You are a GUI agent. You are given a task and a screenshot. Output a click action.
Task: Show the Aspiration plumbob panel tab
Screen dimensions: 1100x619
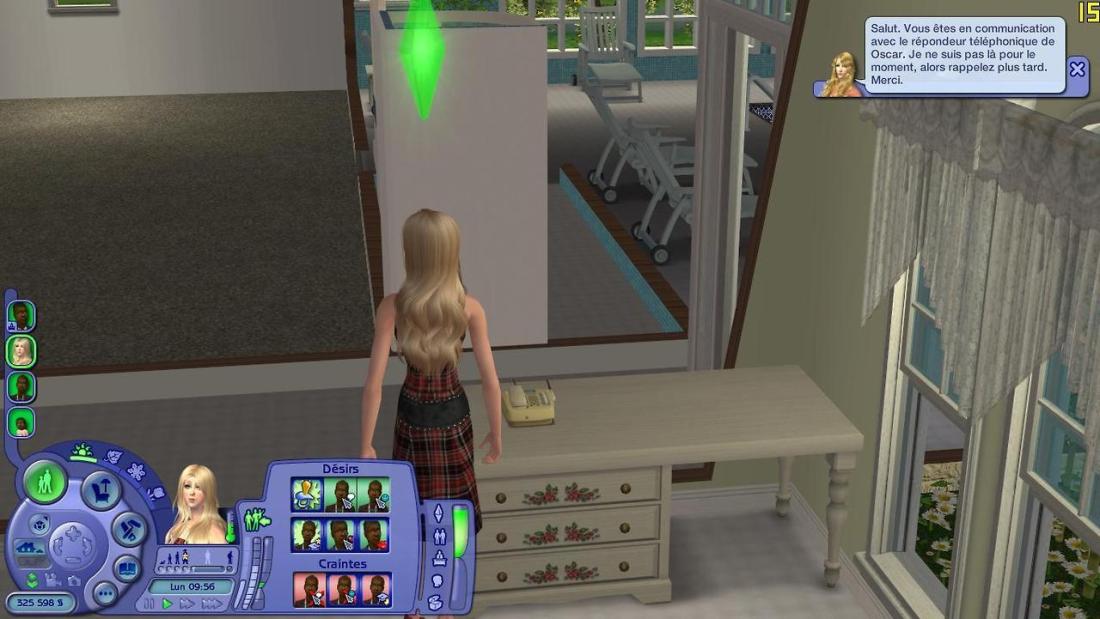(x=437, y=513)
